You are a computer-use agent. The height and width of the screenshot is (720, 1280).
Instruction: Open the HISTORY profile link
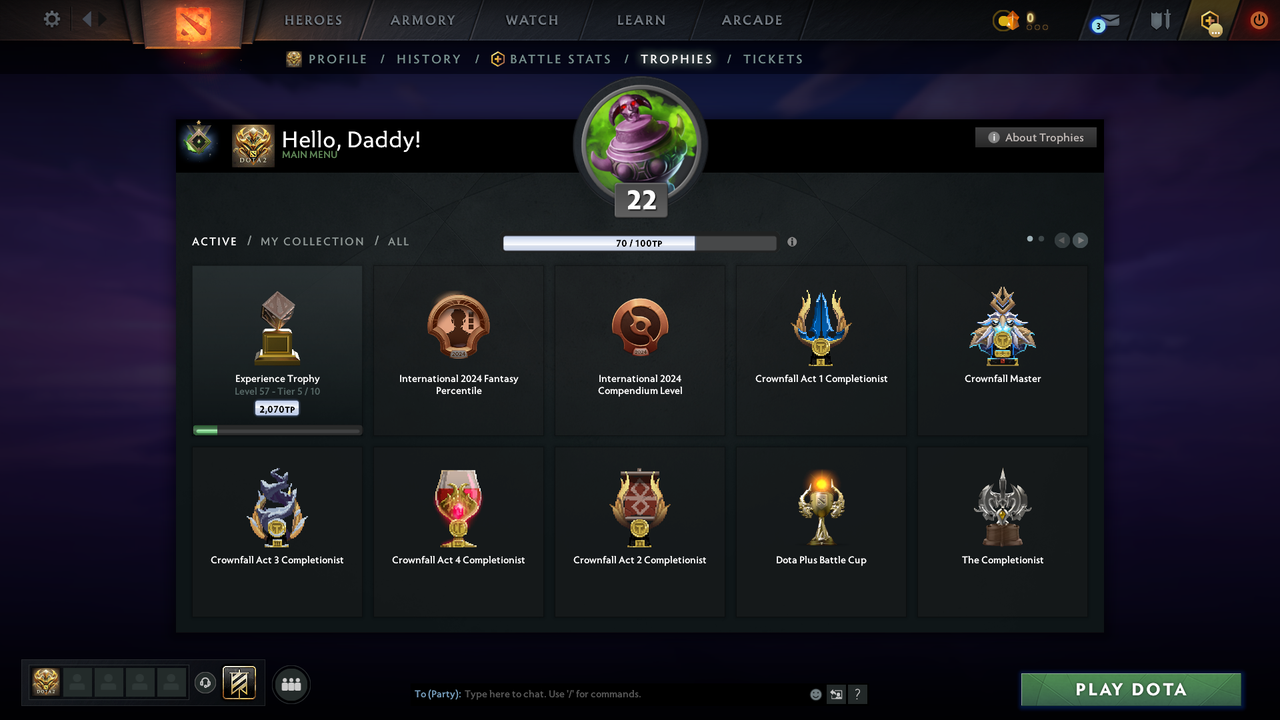pyautogui.click(x=428, y=59)
